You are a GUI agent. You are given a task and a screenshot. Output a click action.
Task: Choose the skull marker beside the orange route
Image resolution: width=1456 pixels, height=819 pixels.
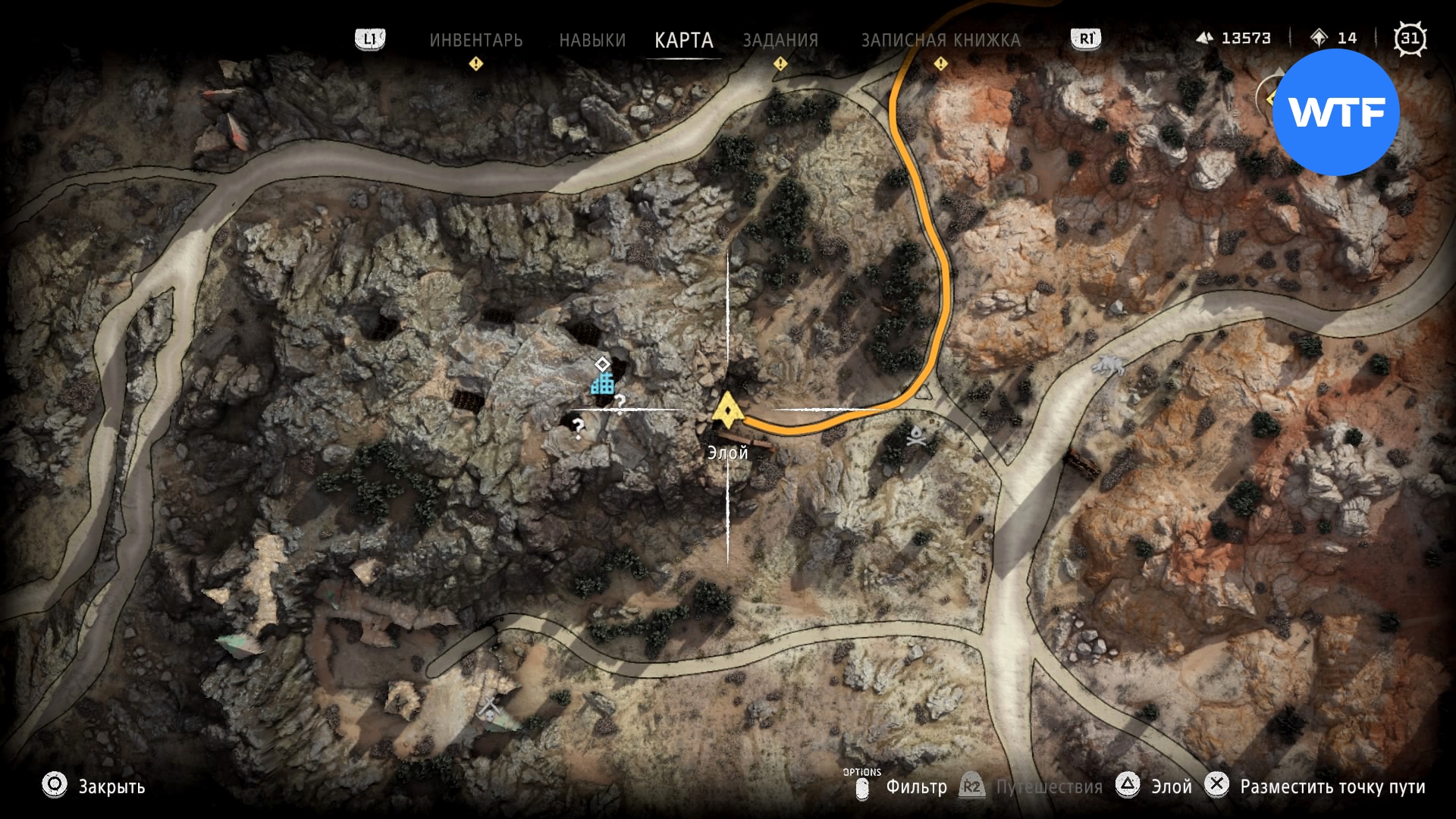(x=916, y=436)
